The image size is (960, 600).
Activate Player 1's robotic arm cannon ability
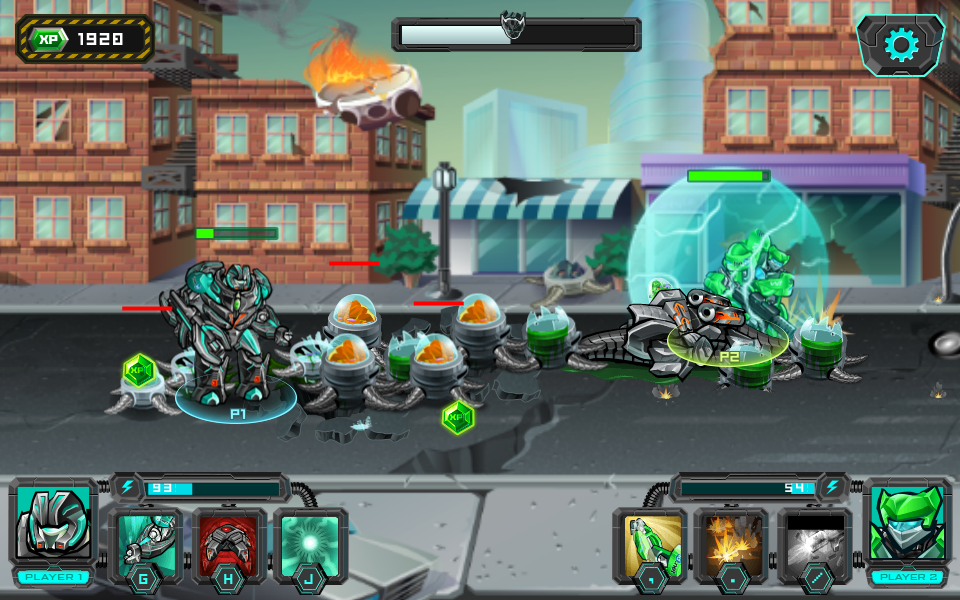[146, 542]
